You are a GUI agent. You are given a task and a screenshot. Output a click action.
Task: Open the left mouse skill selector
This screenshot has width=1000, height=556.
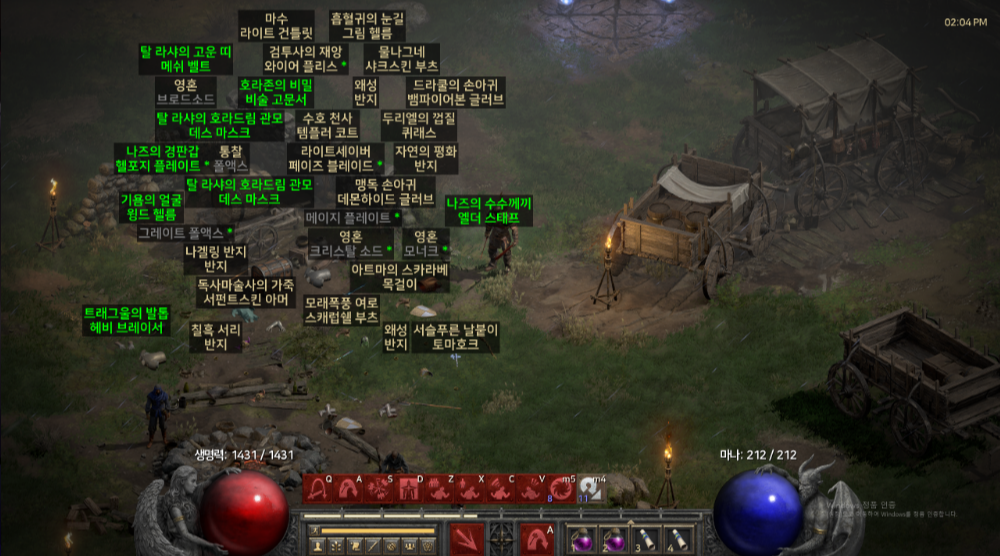pyautogui.click(x=466, y=538)
